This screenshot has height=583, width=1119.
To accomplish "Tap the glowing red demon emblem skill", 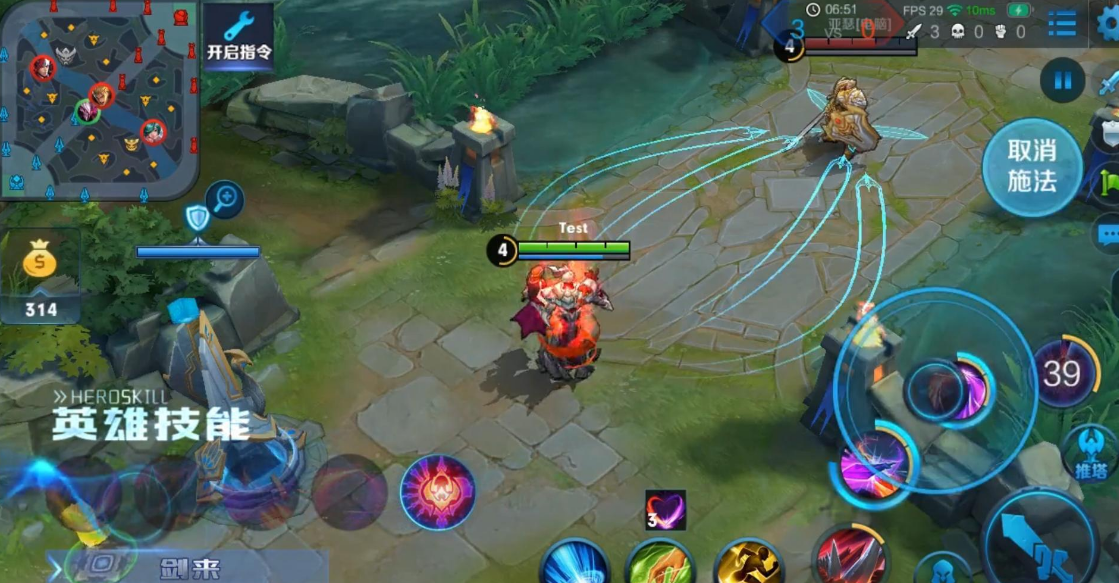I will 437,492.
